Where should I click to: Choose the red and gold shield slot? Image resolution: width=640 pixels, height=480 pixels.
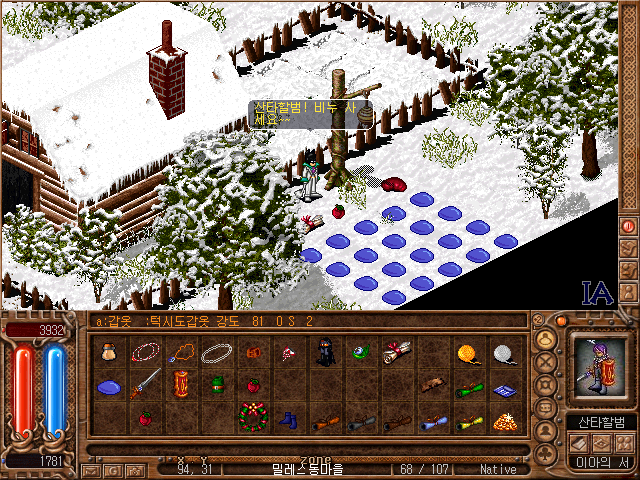(182, 384)
